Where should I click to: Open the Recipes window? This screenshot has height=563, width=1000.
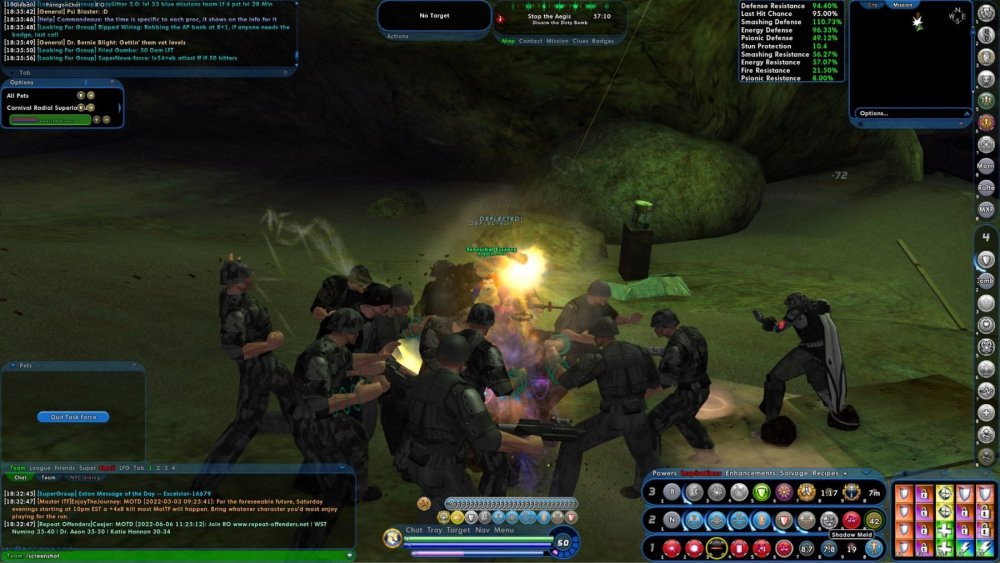(x=832, y=473)
